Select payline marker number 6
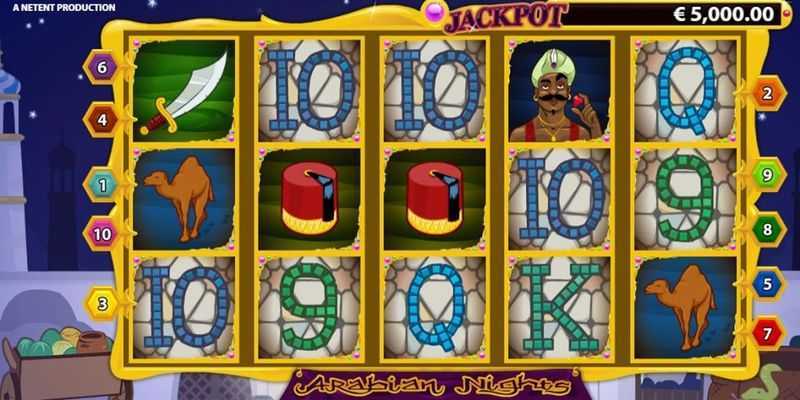This screenshot has width=800, height=400. [x=101, y=67]
